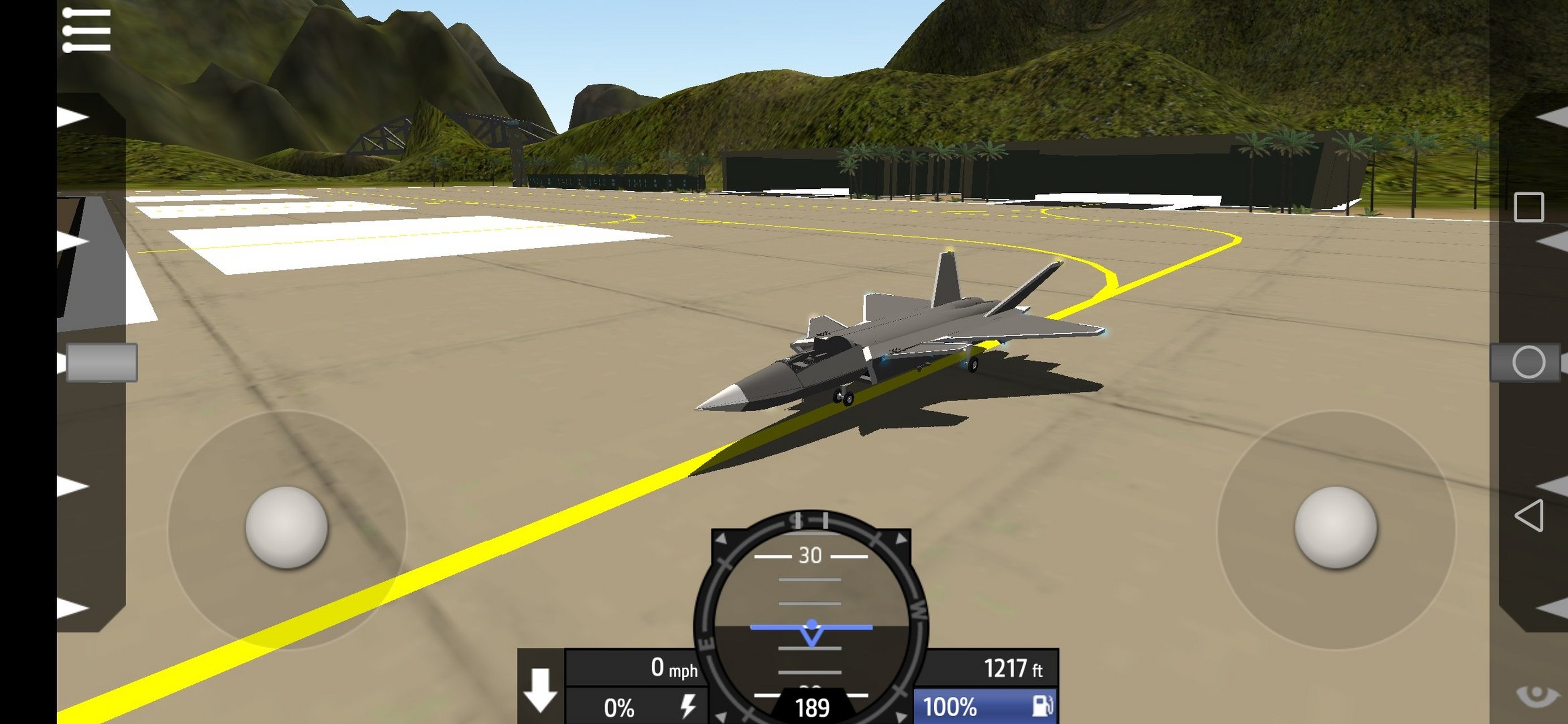Open the hamburger menu with three lines
Screen dimensions: 1568x724
[x=87, y=30]
